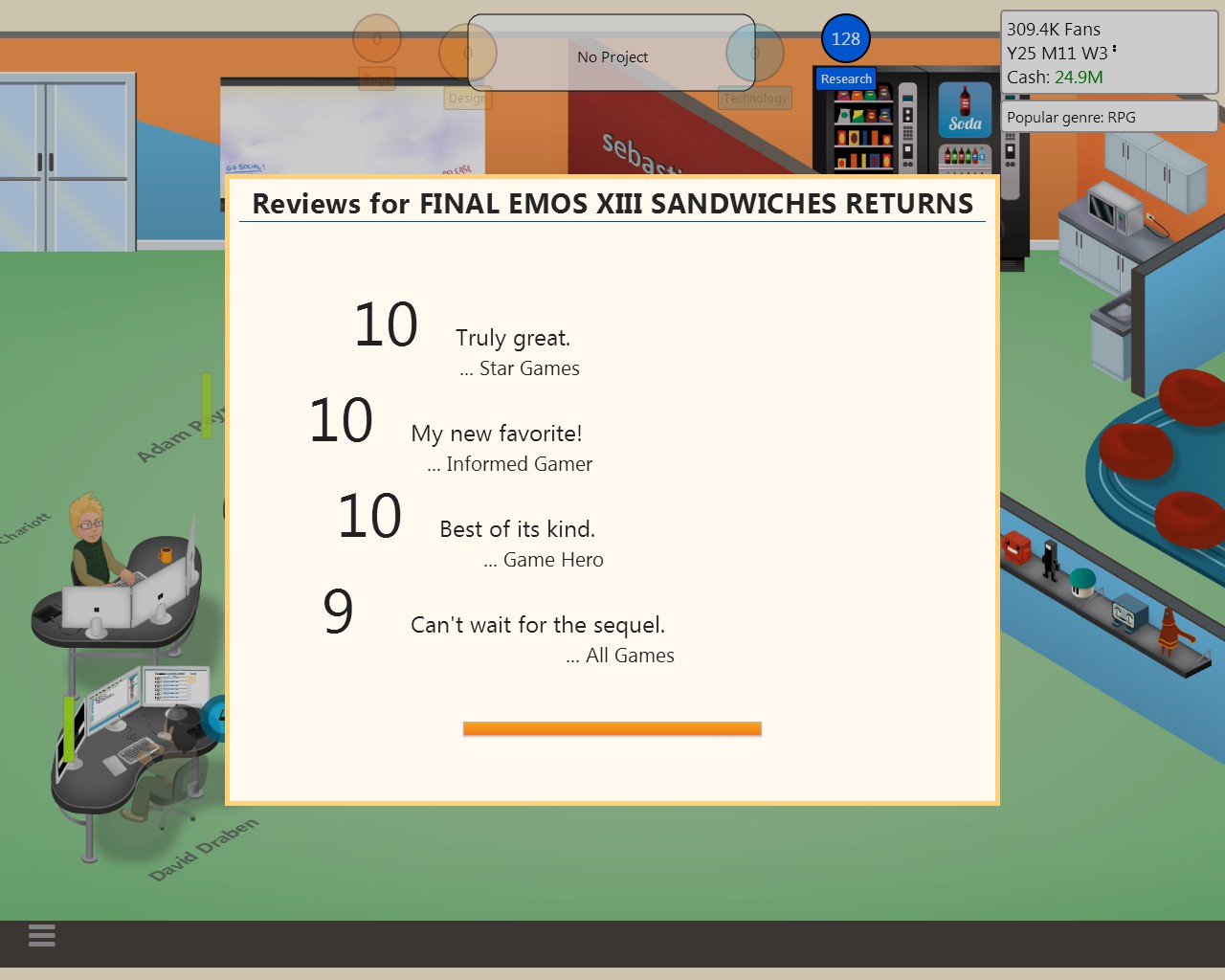
Task: Click the orange progress bar under the reviews
Action: coord(612,727)
